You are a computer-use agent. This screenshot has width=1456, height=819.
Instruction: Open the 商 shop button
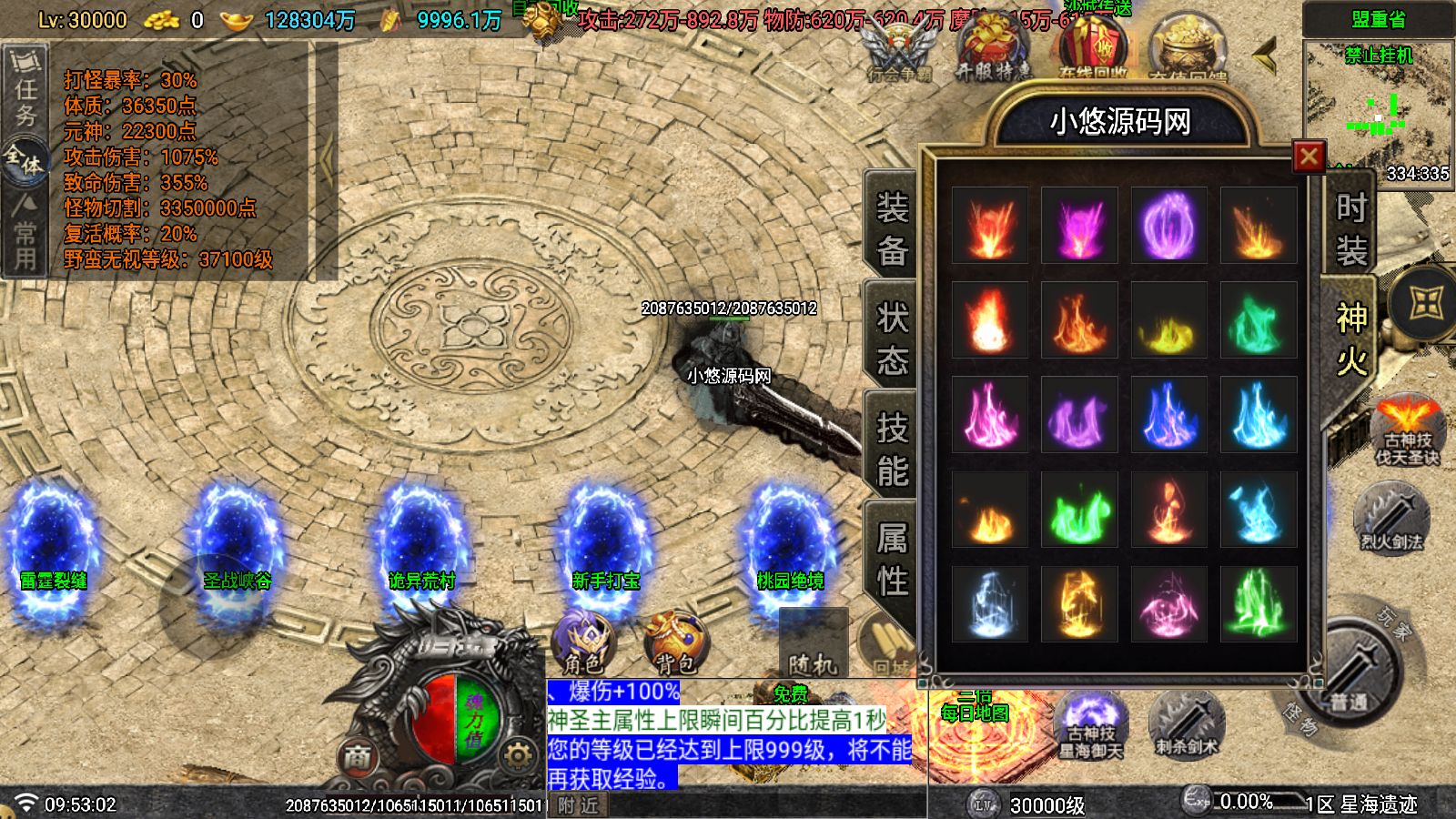(x=358, y=756)
